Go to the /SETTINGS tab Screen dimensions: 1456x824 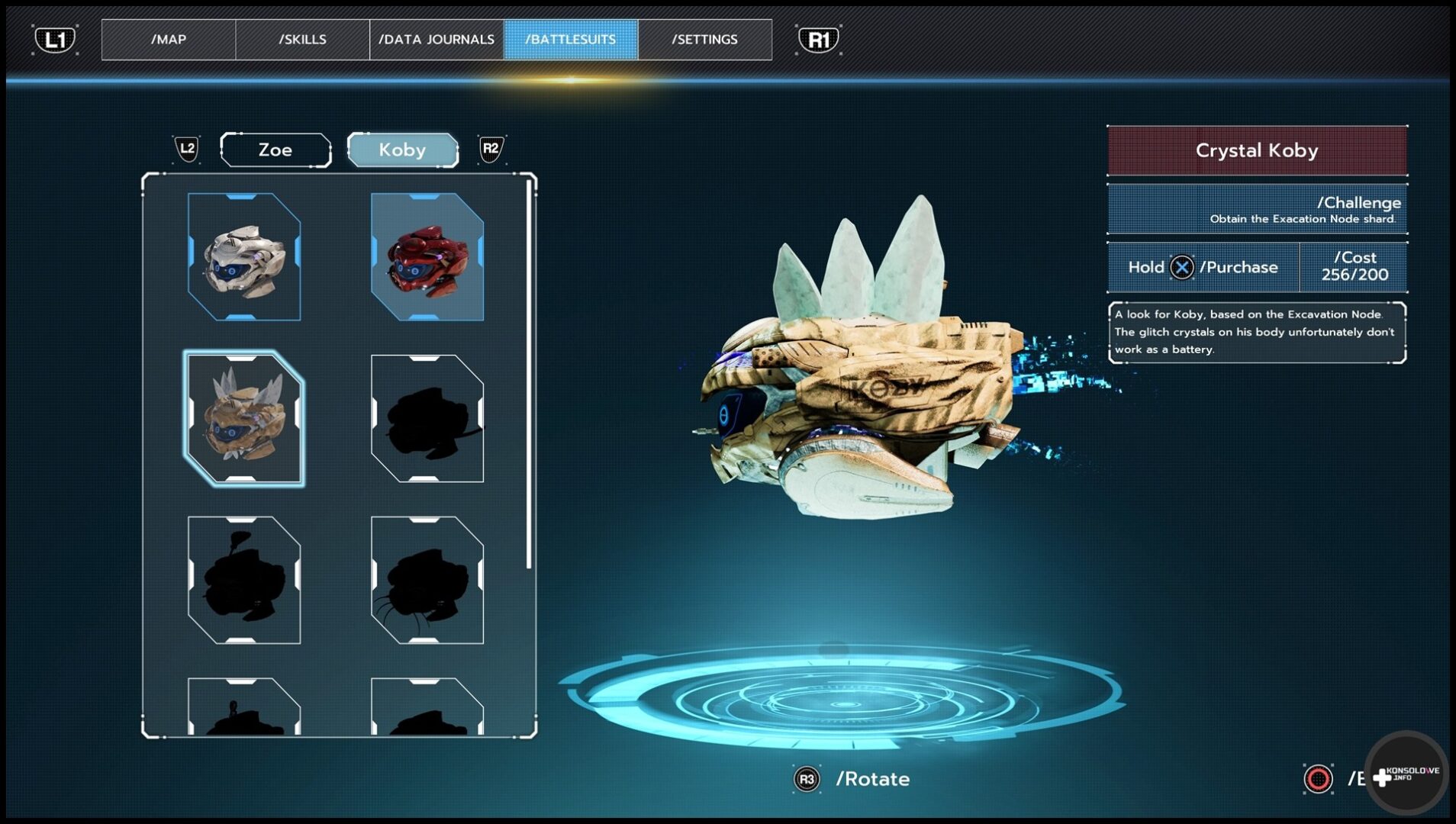tap(704, 40)
